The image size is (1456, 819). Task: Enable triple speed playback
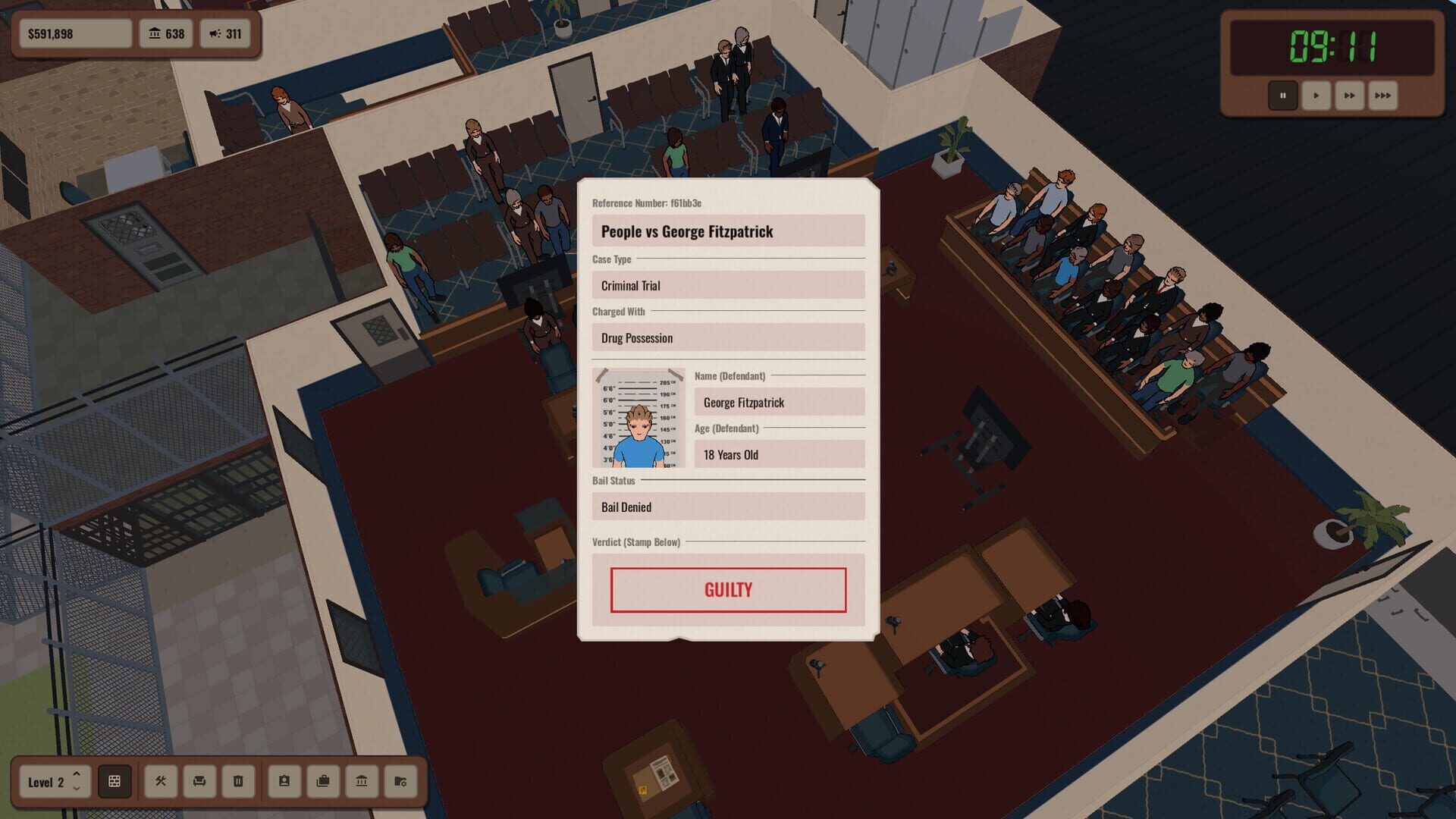coord(1382,96)
